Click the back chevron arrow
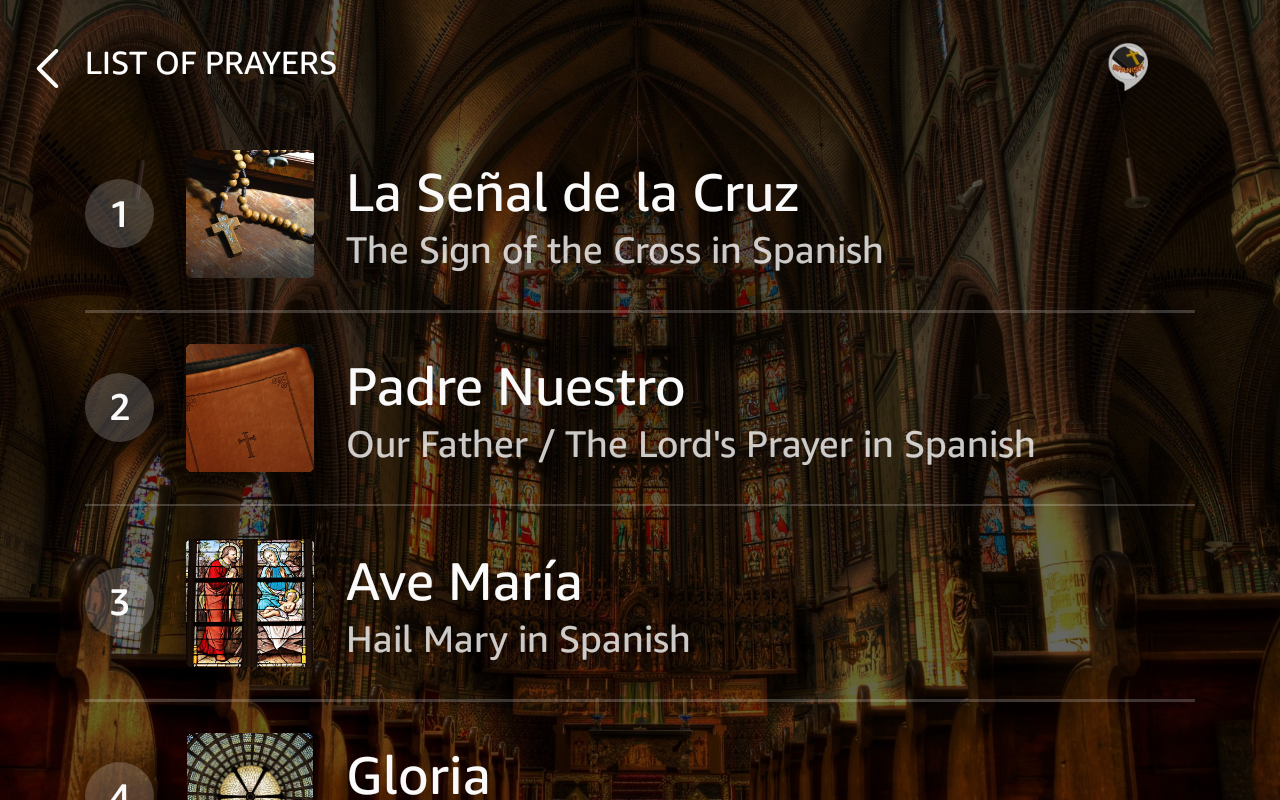 [x=45, y=66]
